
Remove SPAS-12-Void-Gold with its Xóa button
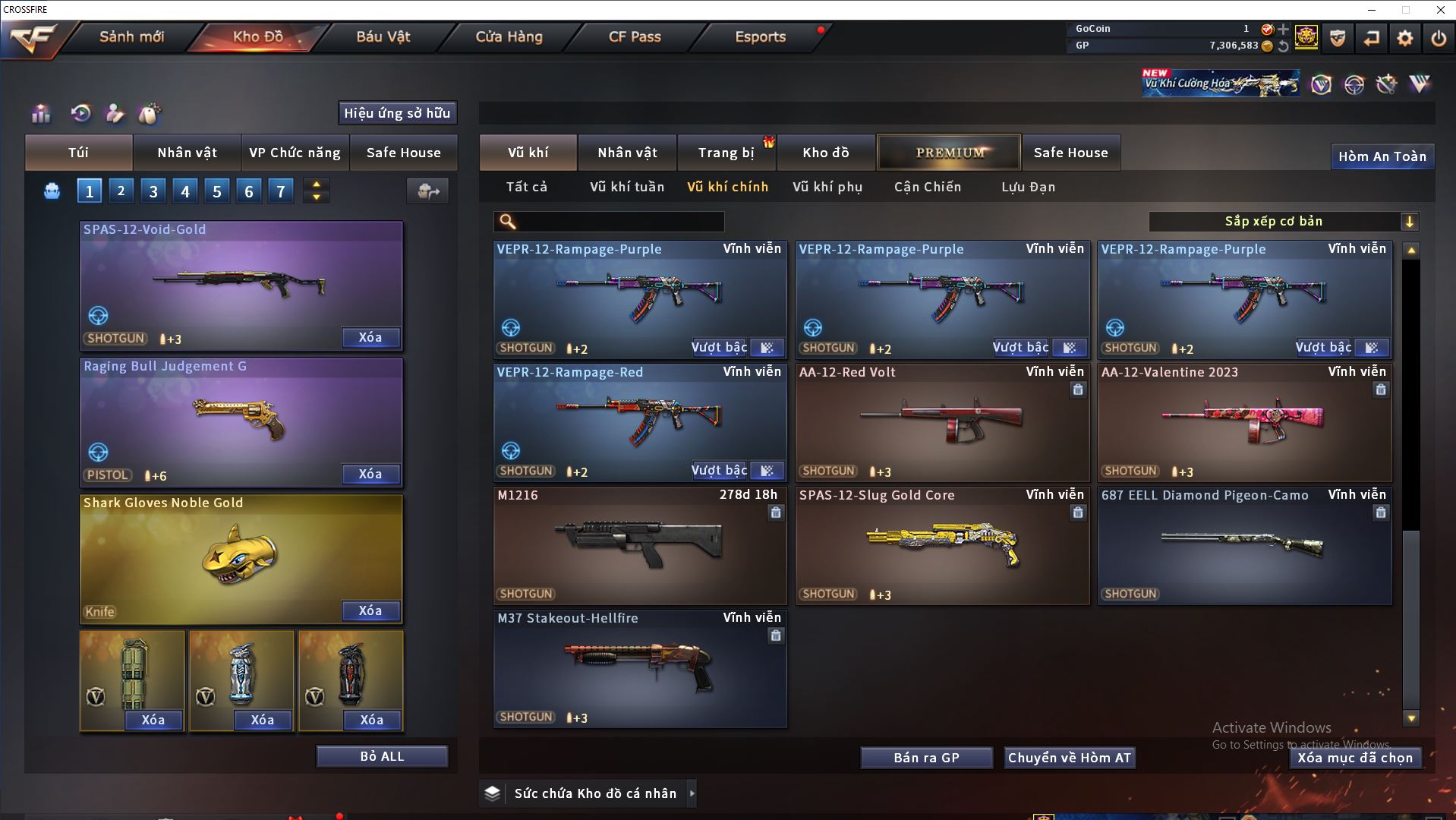pyautogui.click(x=370, y=338)
